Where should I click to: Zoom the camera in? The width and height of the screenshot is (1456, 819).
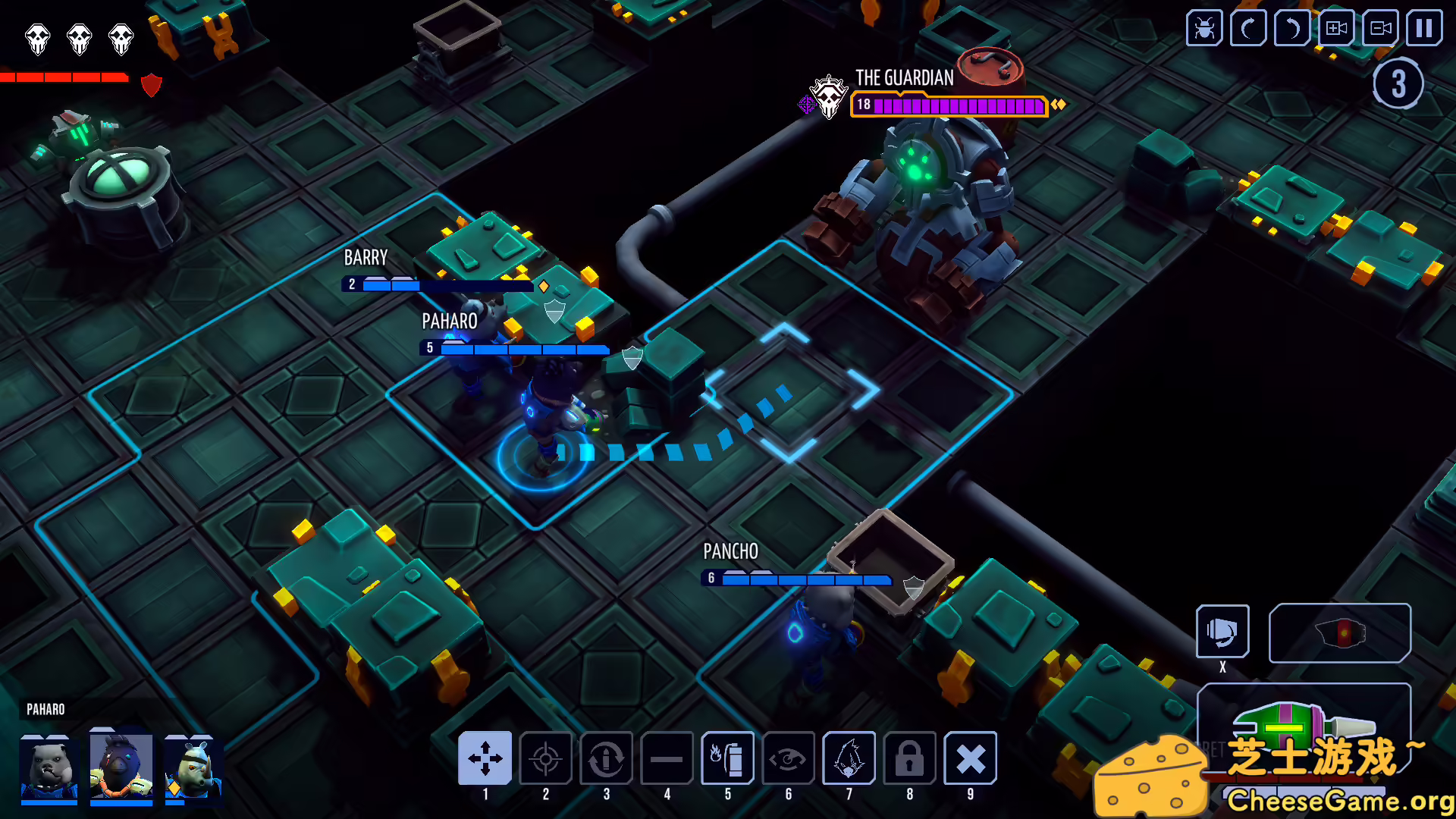(1335, 29)
